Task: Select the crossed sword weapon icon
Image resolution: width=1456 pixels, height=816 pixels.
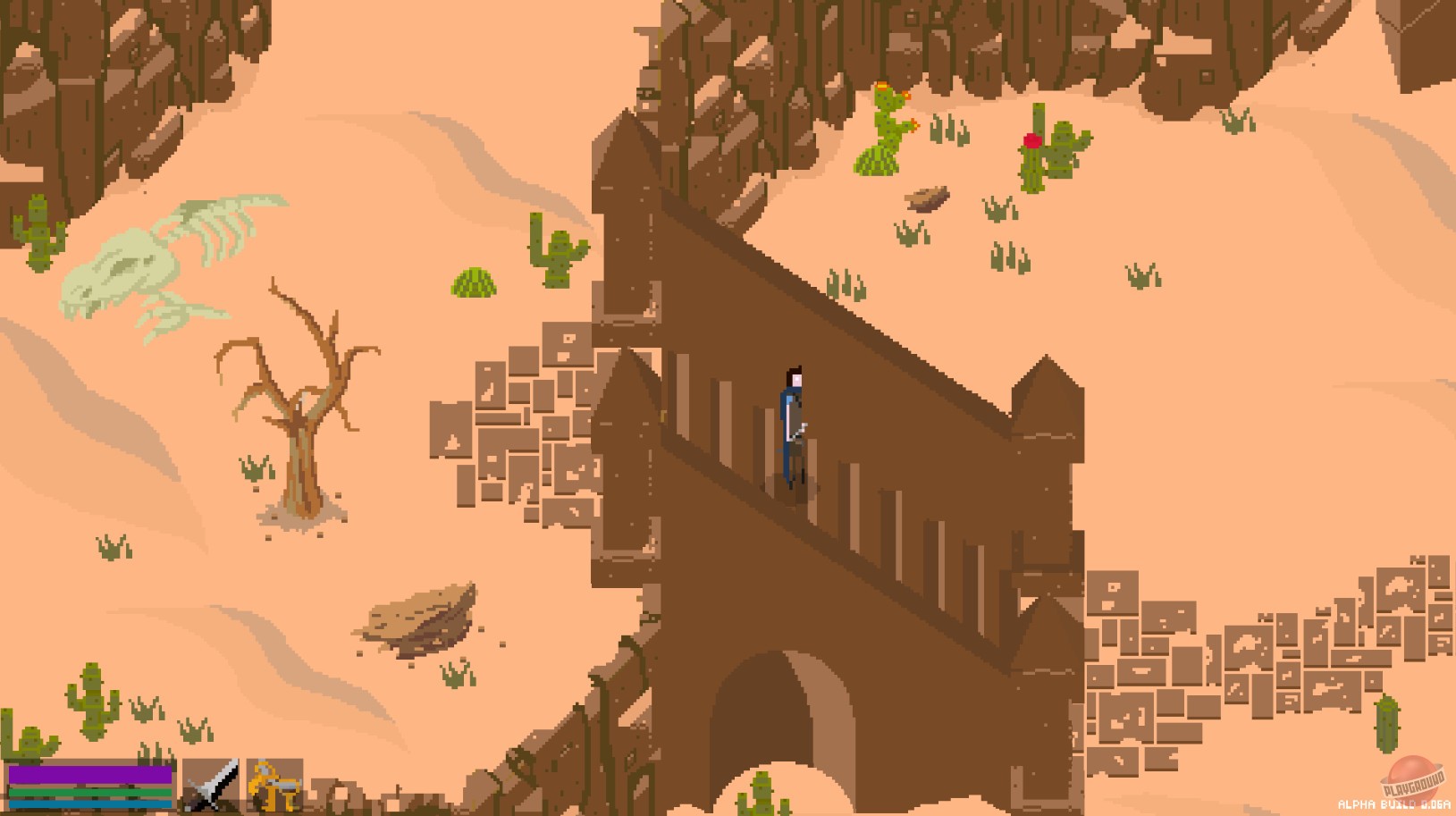Action: [x=211, y=787]
